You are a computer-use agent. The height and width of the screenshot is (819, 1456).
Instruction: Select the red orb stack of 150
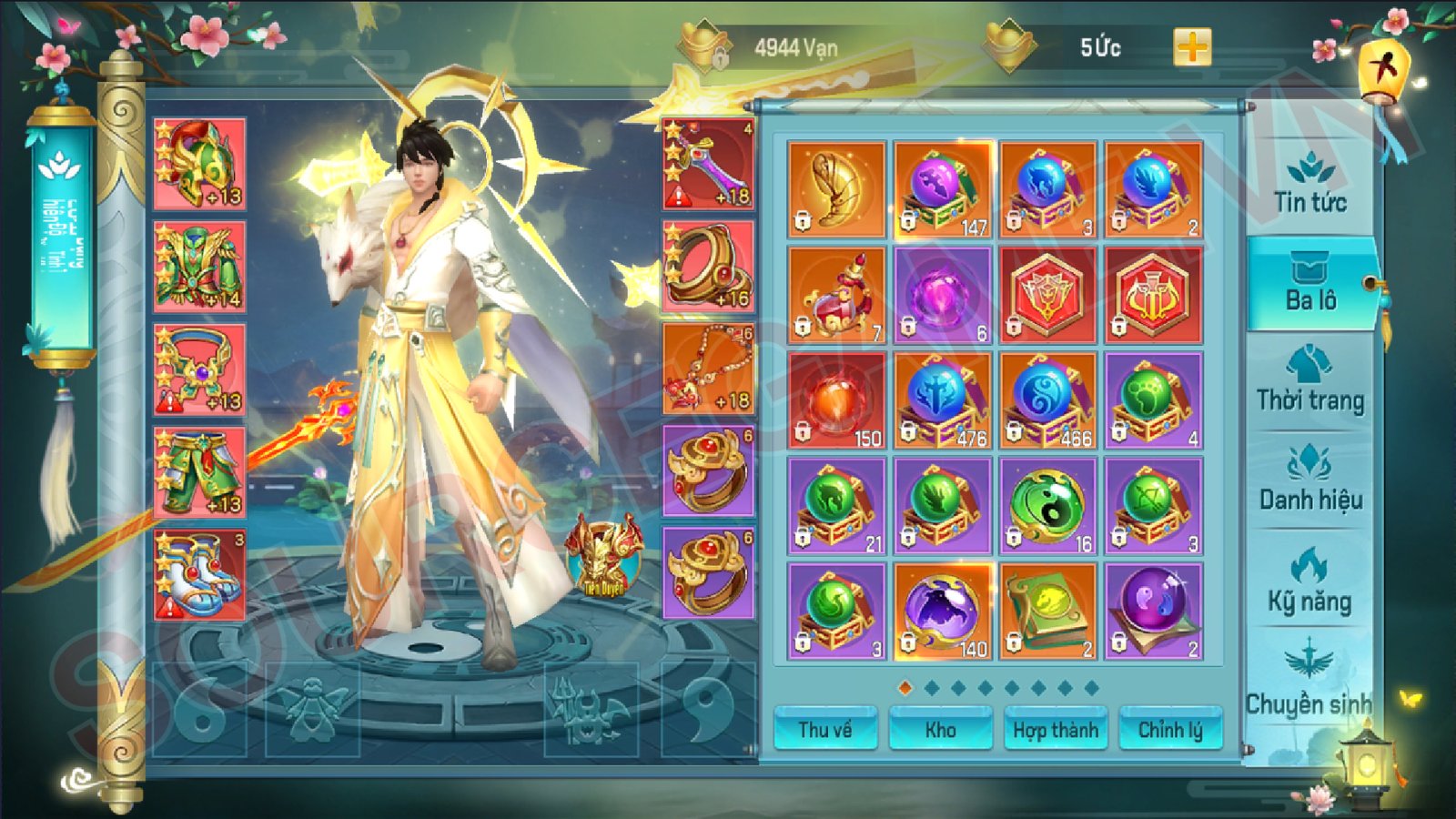836,400
